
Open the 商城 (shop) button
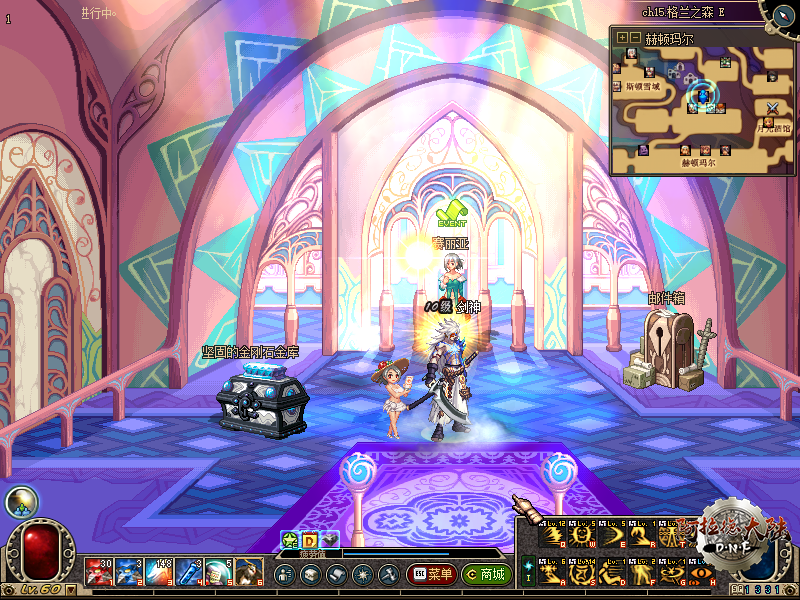tap(486, 575)
